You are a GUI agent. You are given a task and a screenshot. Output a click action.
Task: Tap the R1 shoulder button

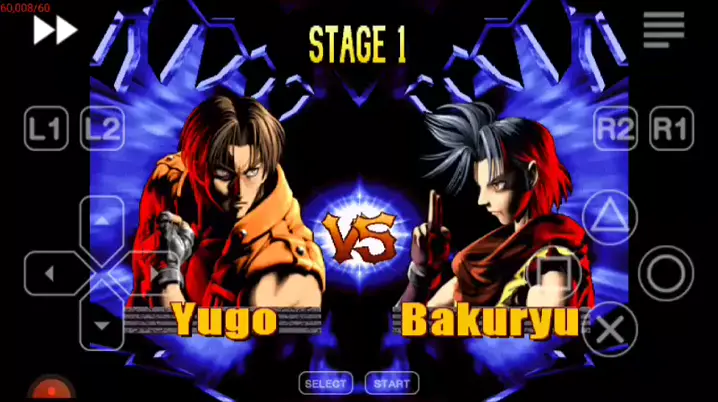(671, 129)
